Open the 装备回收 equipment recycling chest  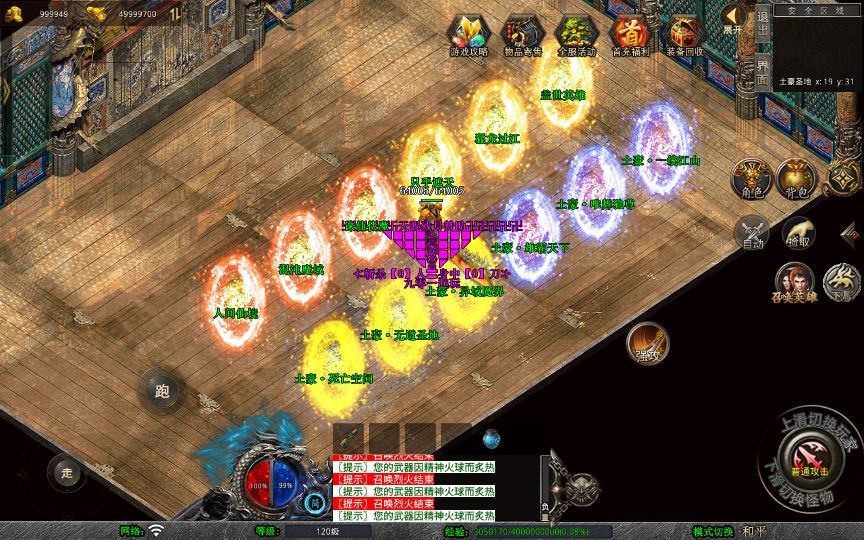(685, 34)
